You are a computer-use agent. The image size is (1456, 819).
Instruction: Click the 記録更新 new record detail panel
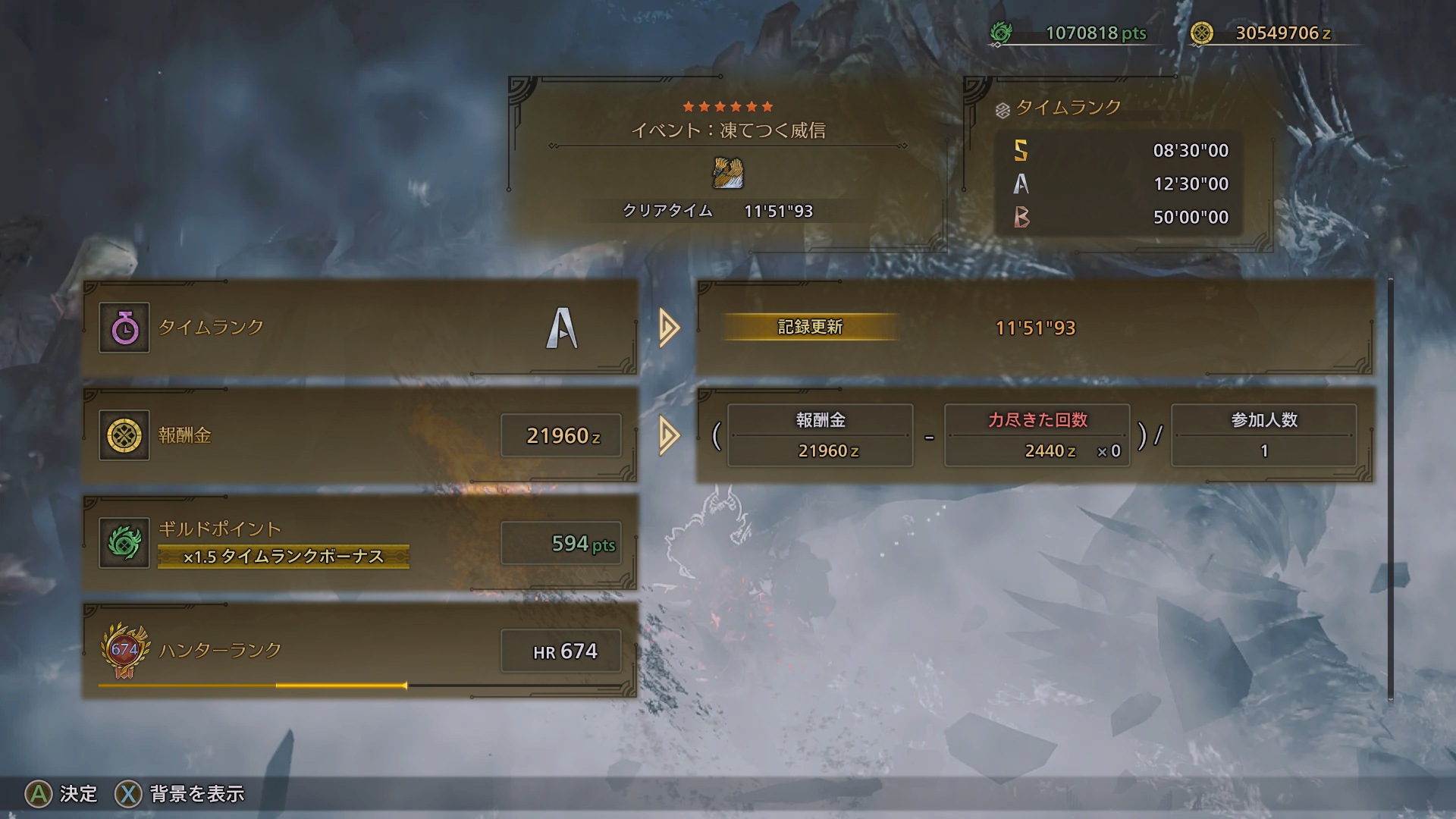click(x=1034, y=328)
